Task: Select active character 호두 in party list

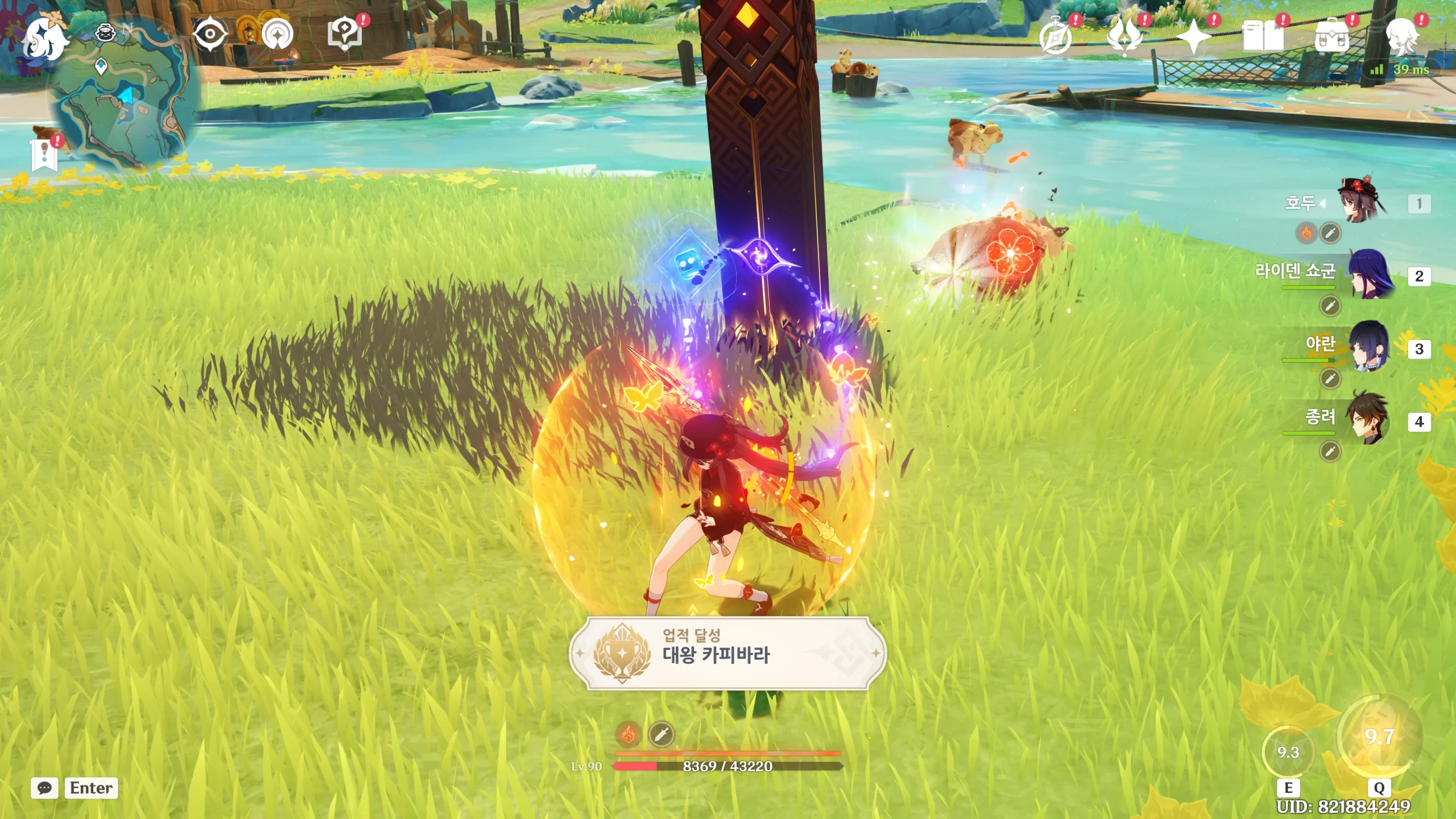Action: click(x=1363, y=202)
